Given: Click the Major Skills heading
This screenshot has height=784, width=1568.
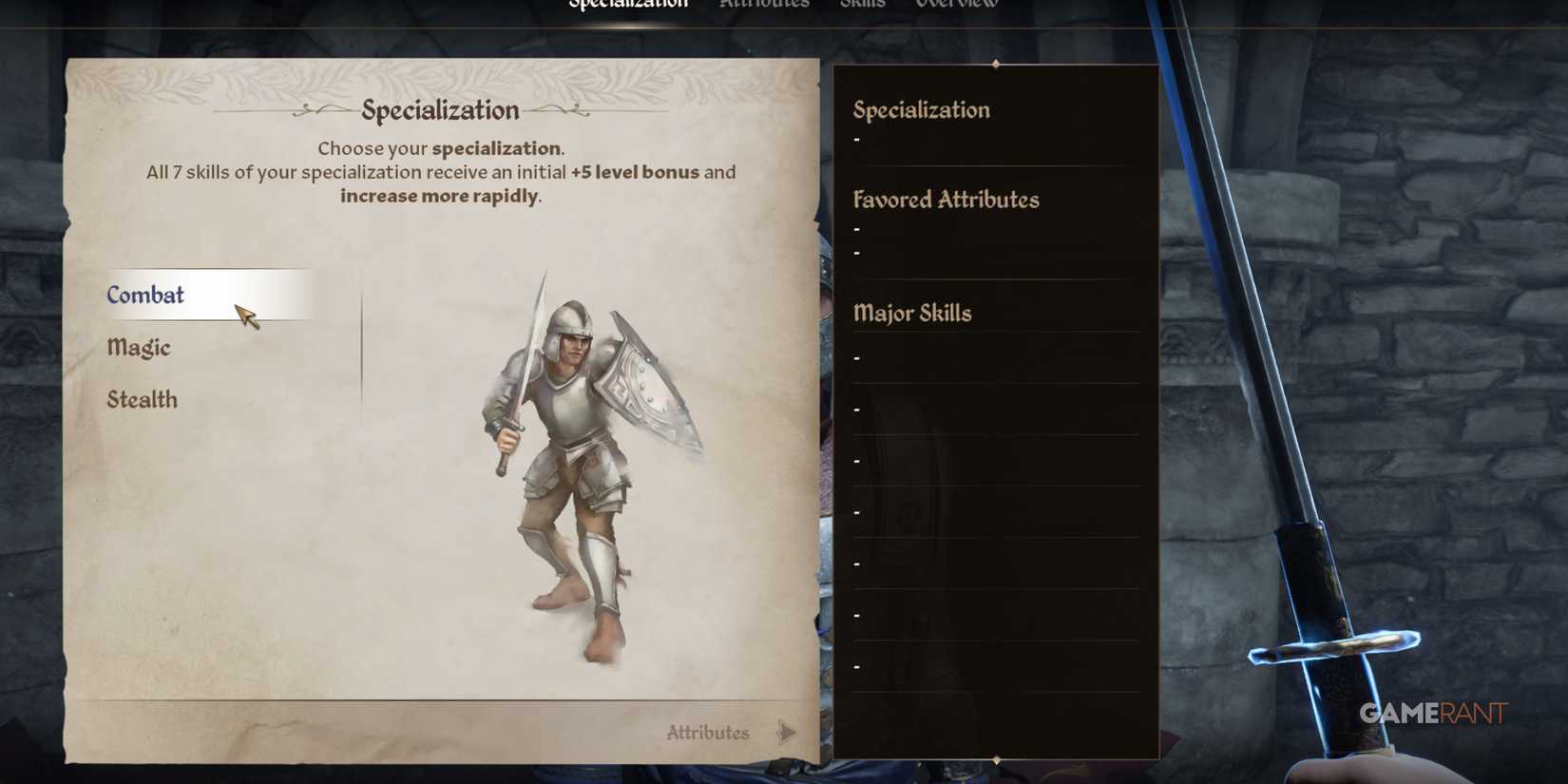Looking at the screenshot, I should click(x=913, y=313).
